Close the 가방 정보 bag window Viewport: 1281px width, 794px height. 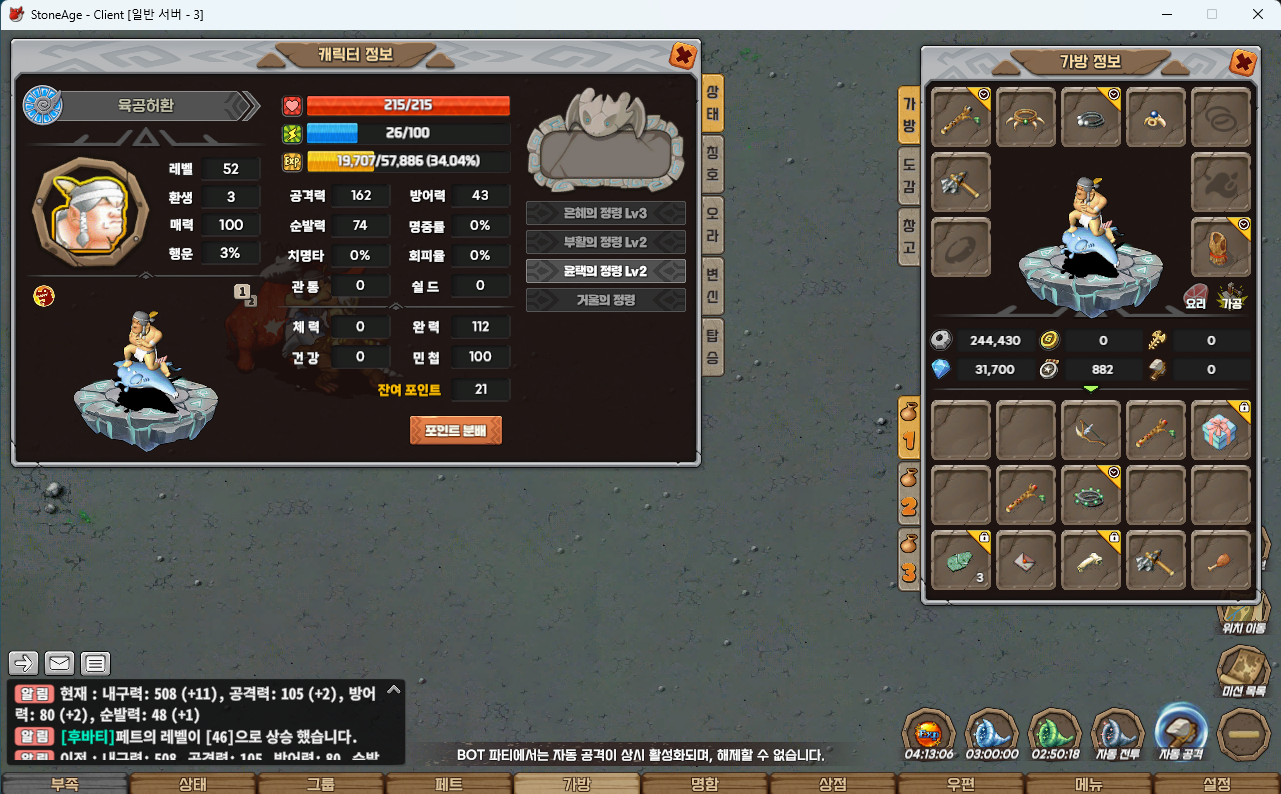(1242, 63)
